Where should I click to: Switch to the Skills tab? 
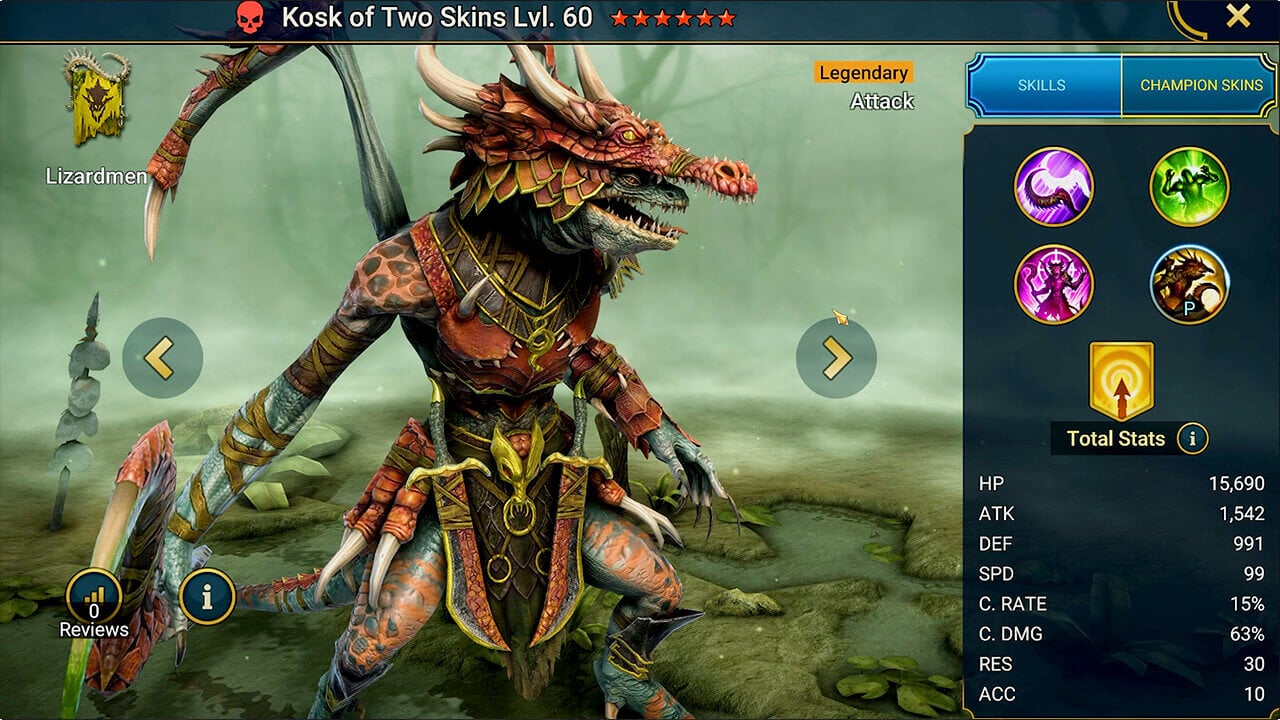(x=1042, y=86)
